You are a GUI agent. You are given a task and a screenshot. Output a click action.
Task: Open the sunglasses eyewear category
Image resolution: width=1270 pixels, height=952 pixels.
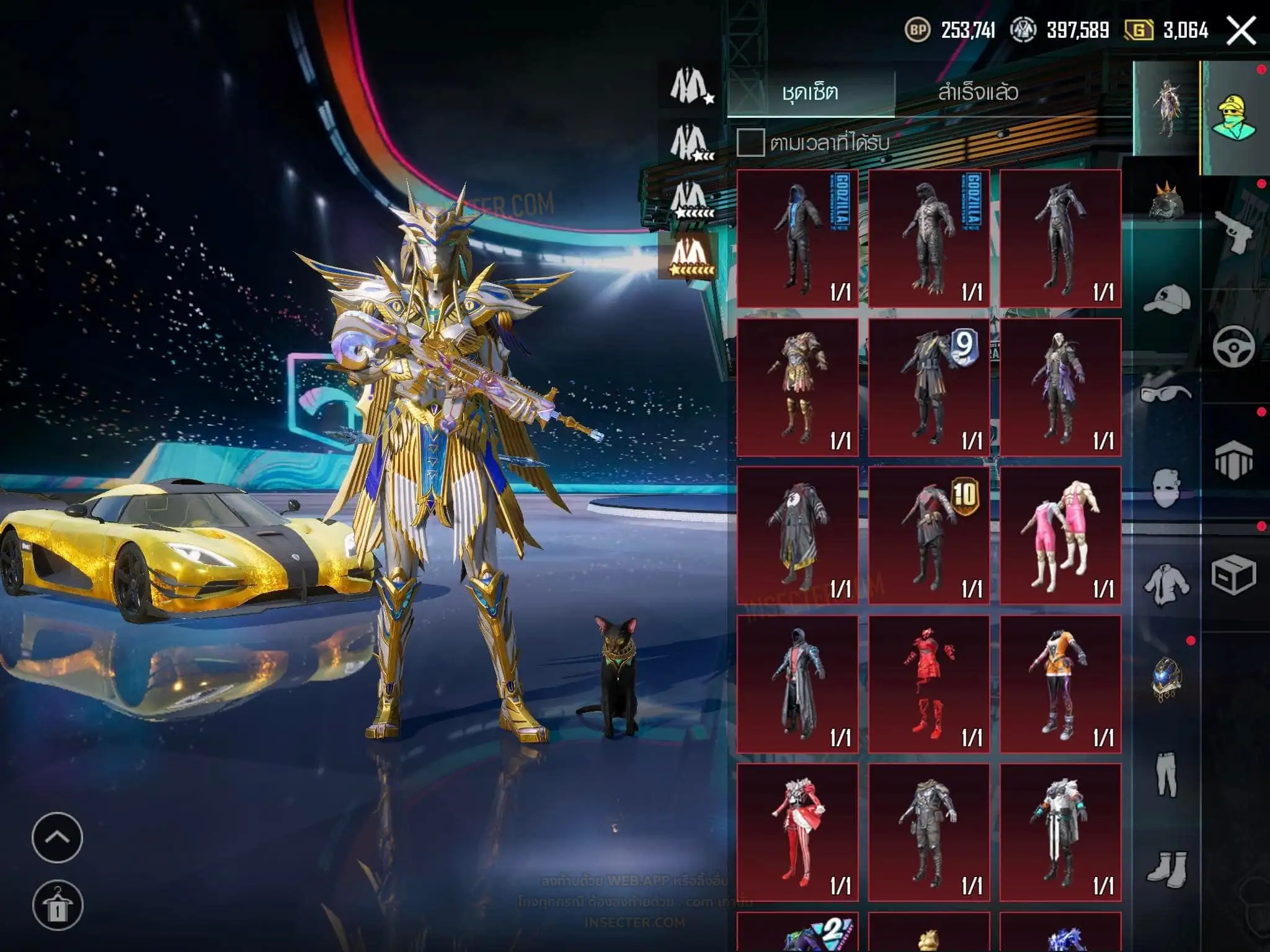pos(1166,393)
